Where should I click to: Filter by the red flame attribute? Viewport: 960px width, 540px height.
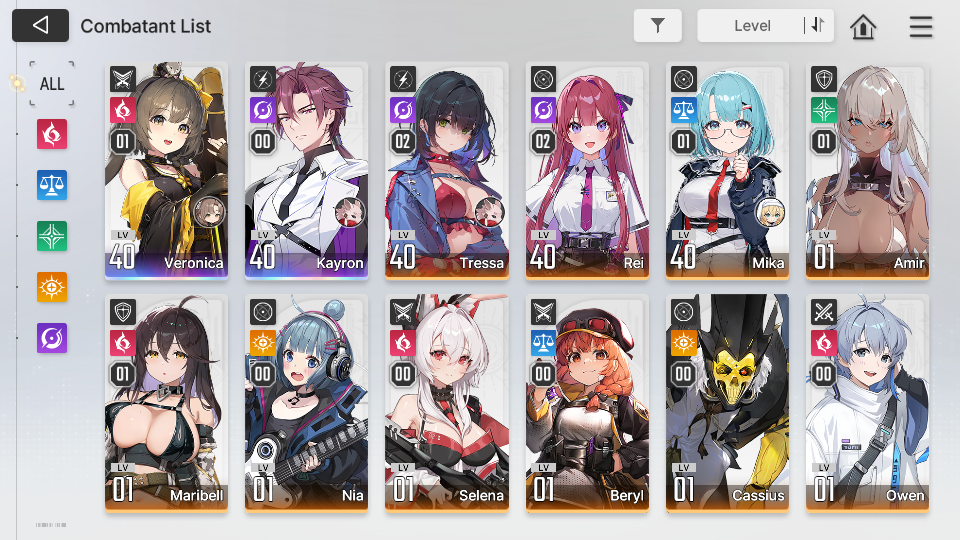[x=52, y=133]
